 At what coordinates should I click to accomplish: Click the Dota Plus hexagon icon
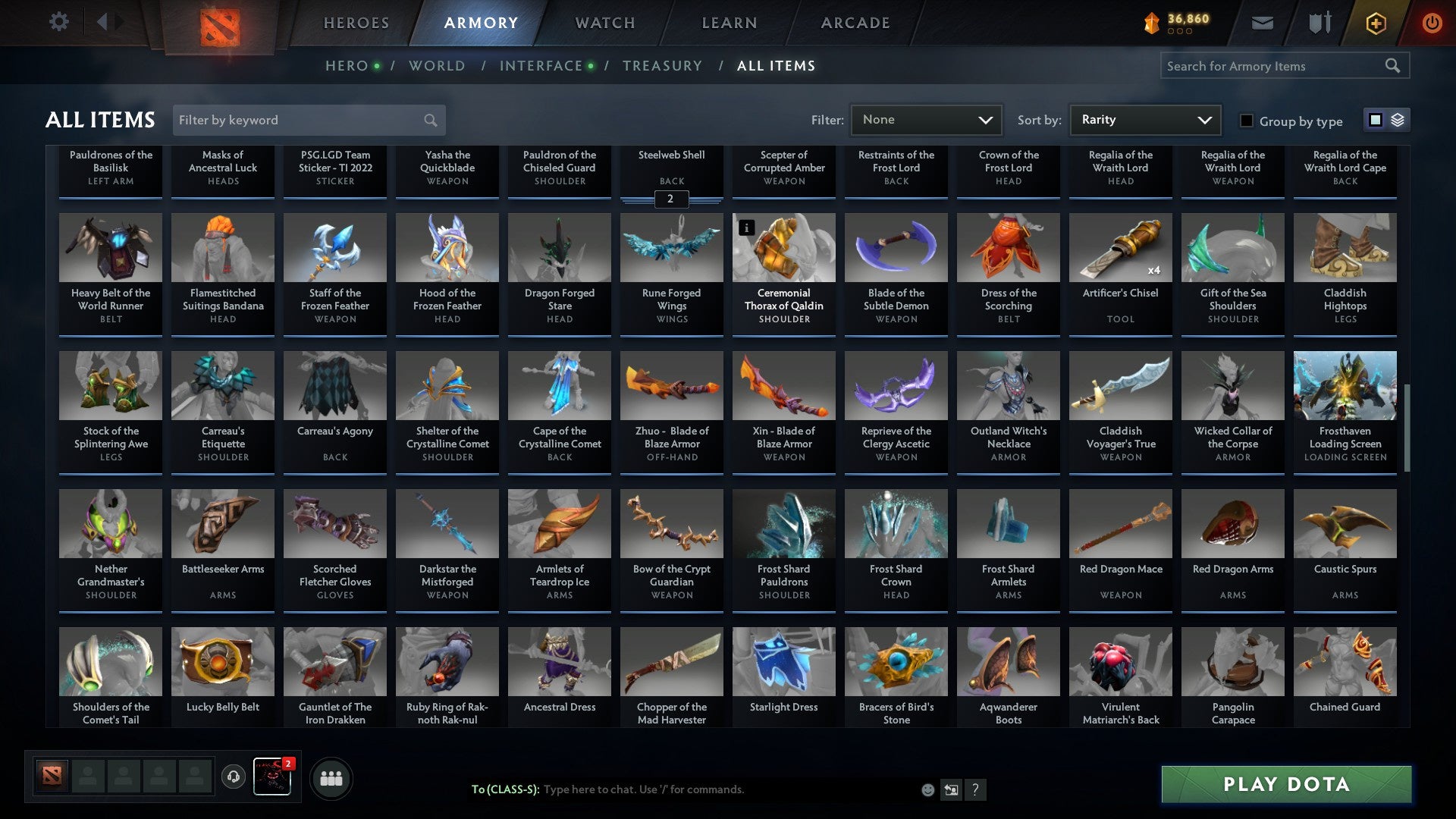[1375, 23]
